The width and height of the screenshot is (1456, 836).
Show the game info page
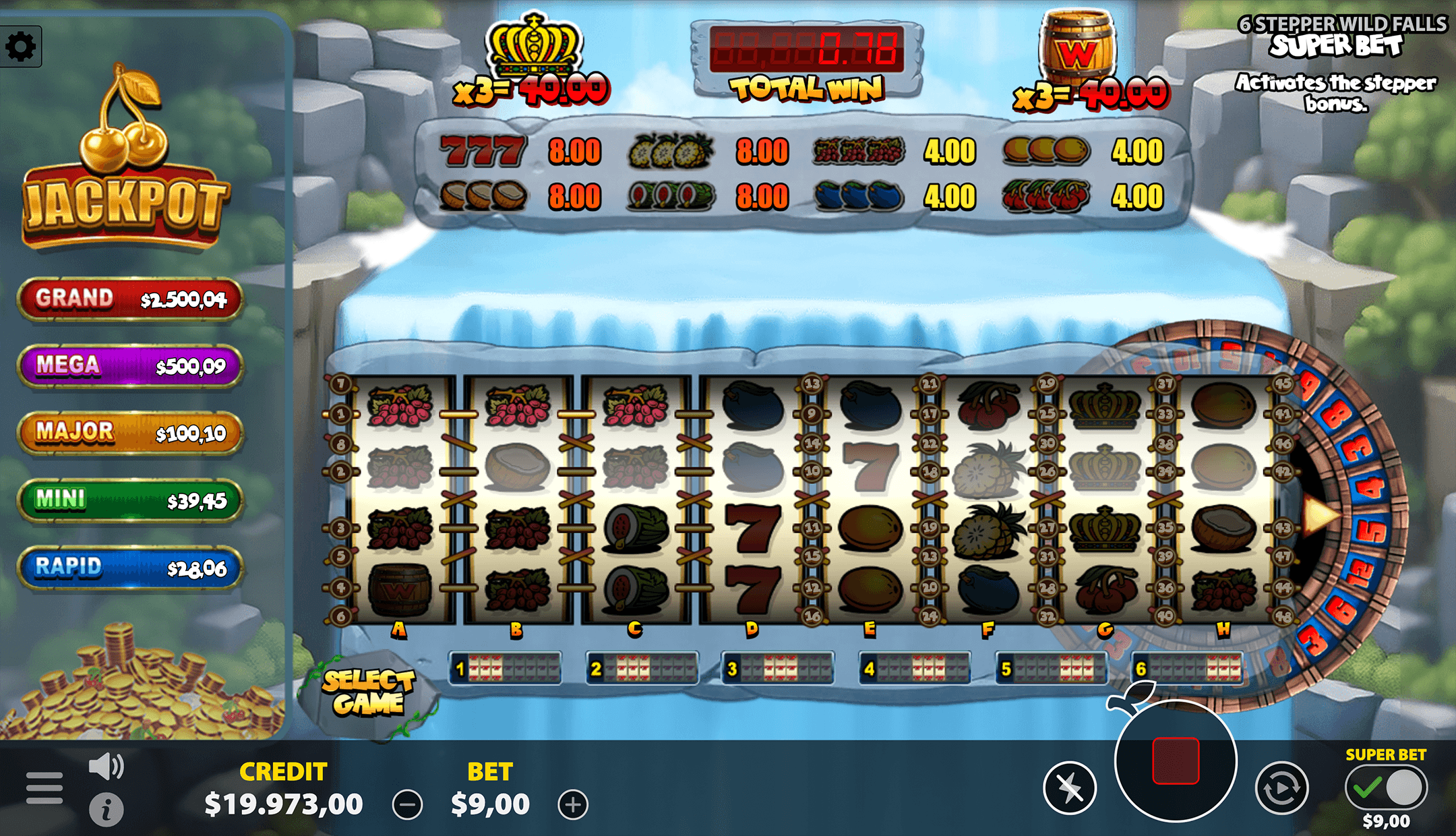pos(106,809)
